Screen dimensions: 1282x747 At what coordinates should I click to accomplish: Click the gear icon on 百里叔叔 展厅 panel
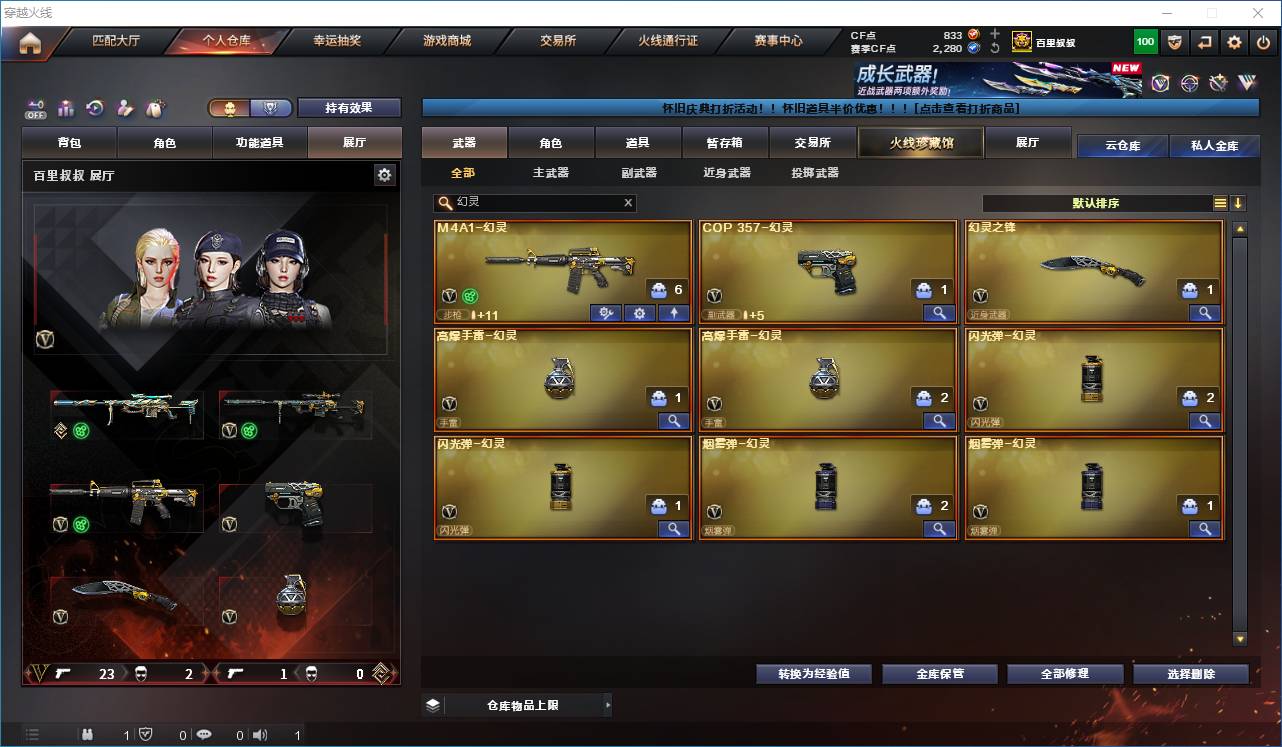tap(386, 174)
